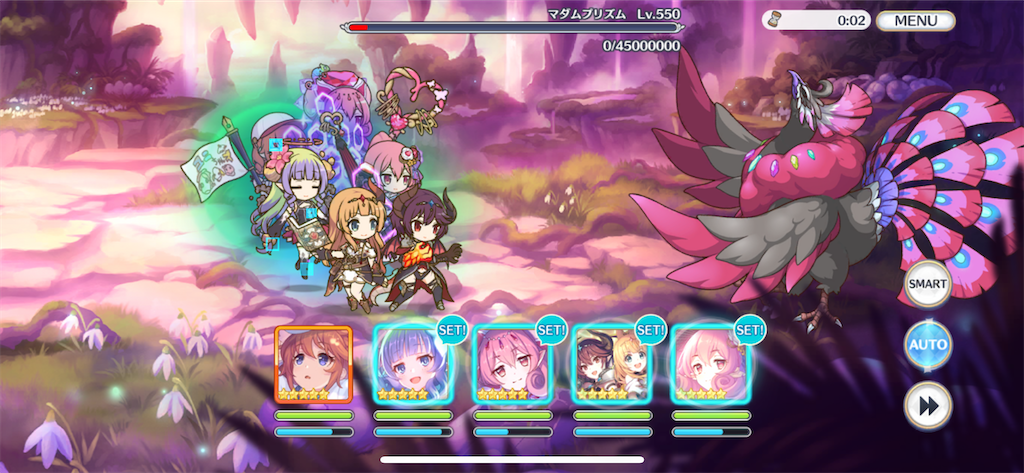Activate the fast-forward speed button
The width and height of the screenshot is (1024, 473).
(x=927, y=406)
